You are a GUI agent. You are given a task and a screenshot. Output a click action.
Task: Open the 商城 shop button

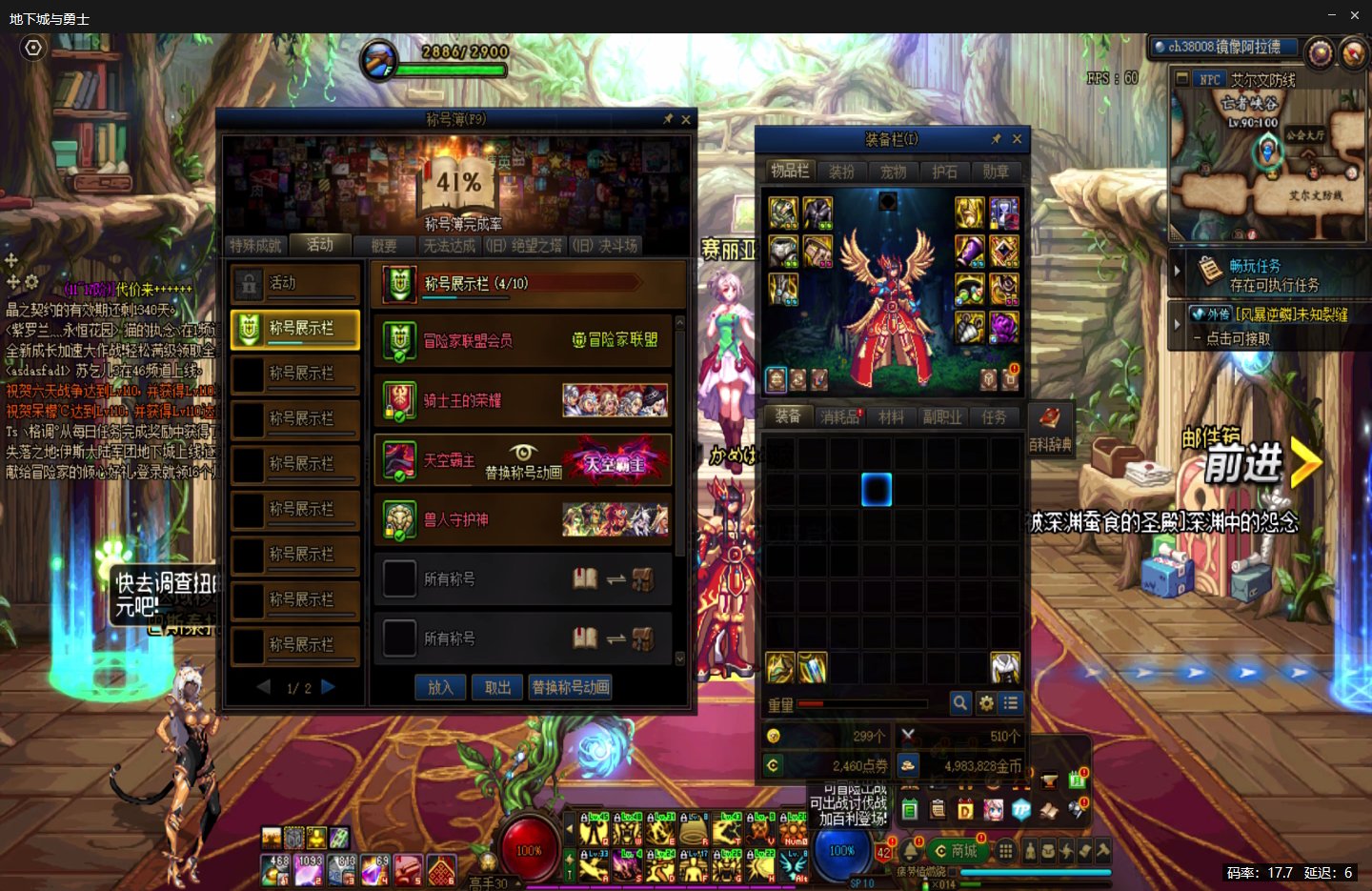[x=958, y=850]
